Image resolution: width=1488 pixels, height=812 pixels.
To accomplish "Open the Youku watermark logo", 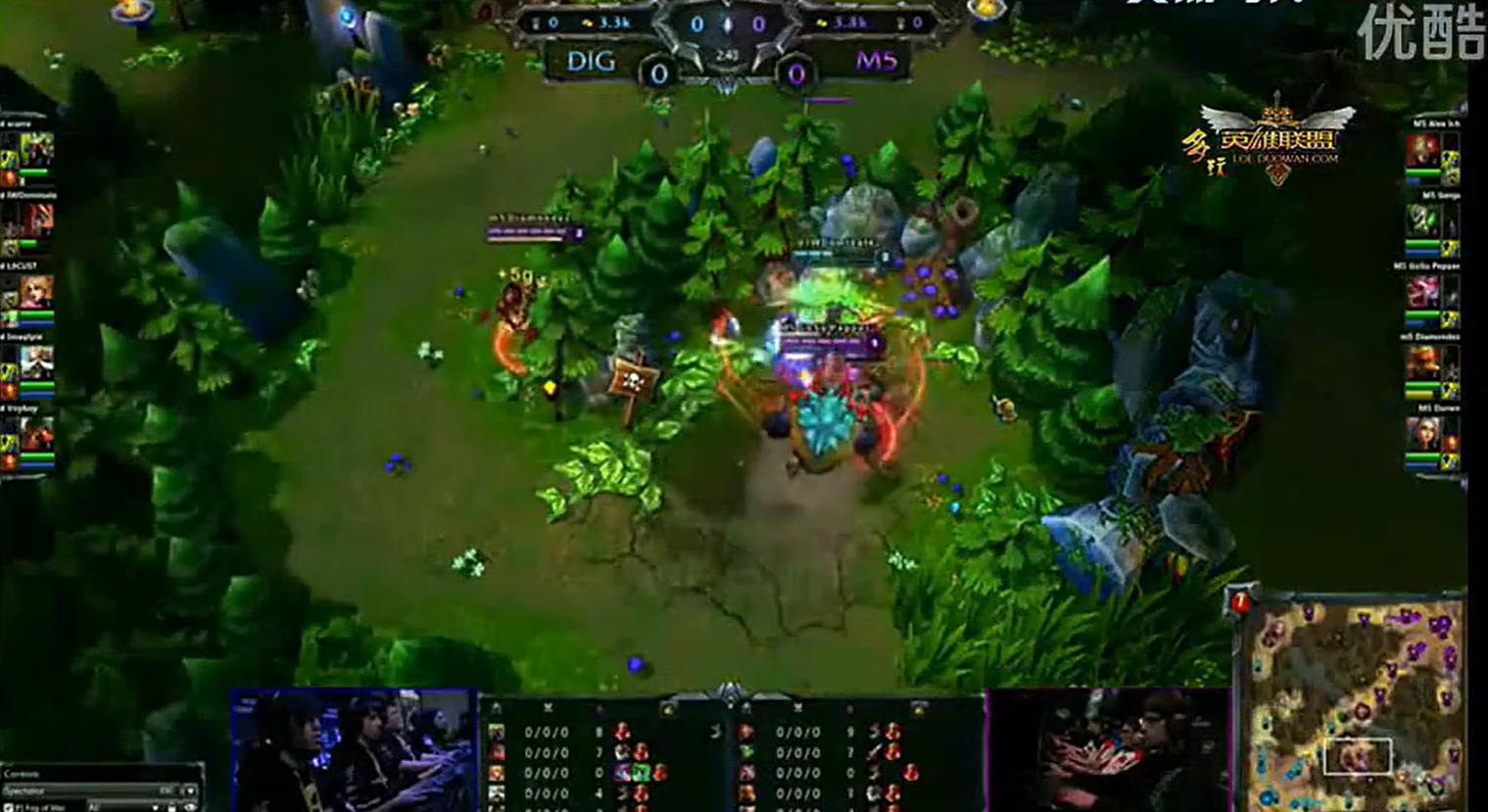I will tap(1421, 34).
